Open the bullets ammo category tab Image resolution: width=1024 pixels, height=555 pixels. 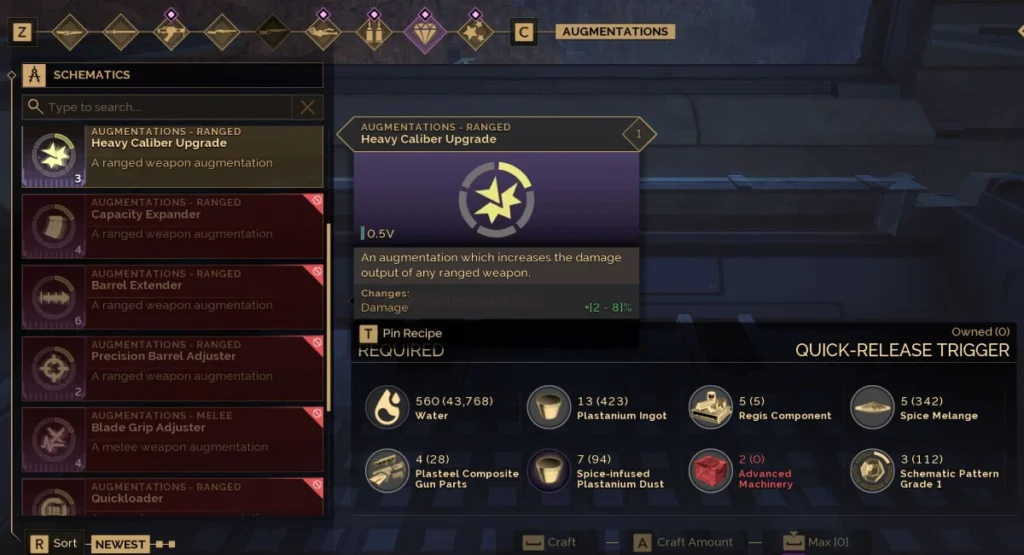(x=374, y=32)
